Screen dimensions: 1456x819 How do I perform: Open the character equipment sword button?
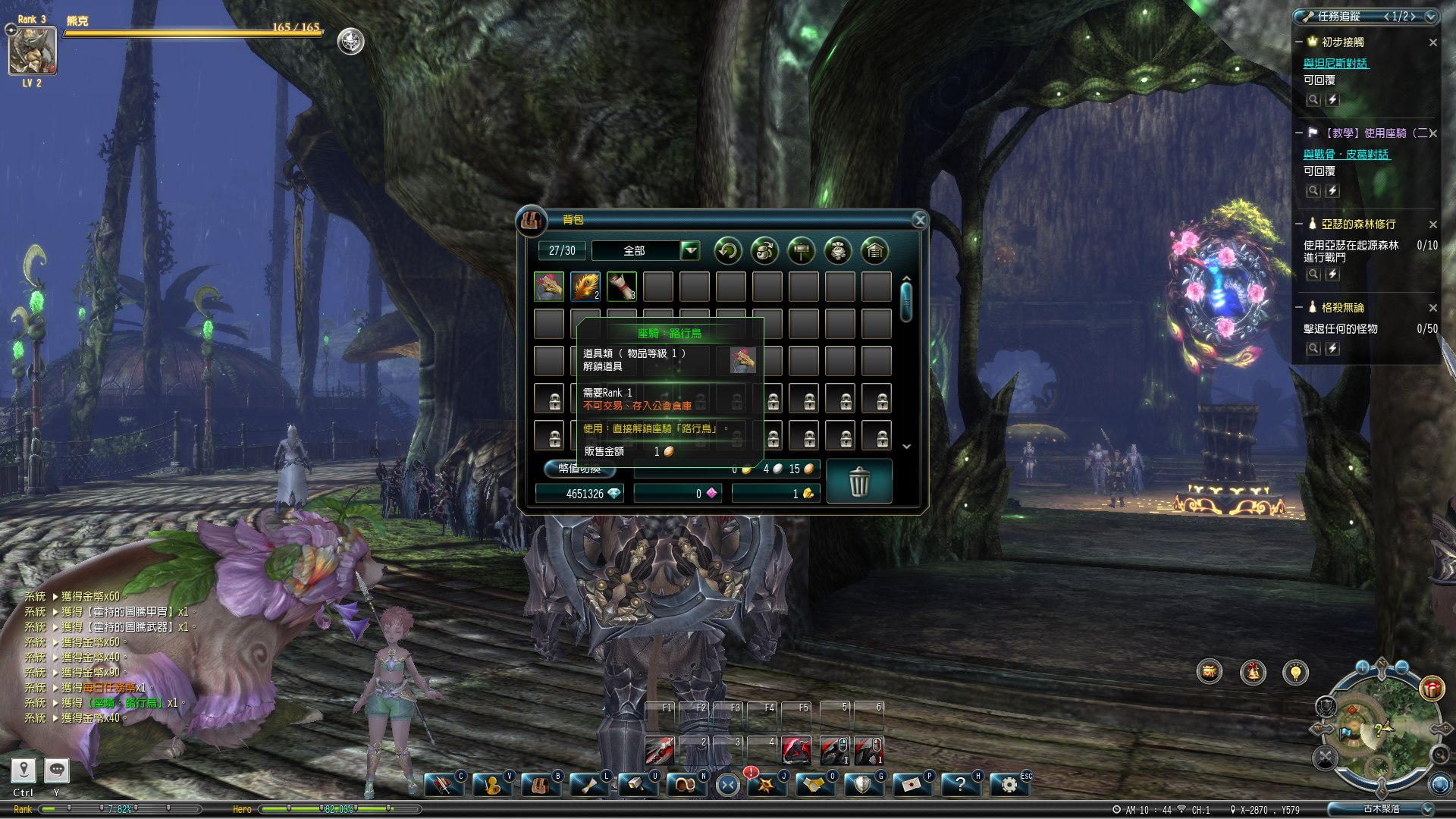tap(442, 785)
